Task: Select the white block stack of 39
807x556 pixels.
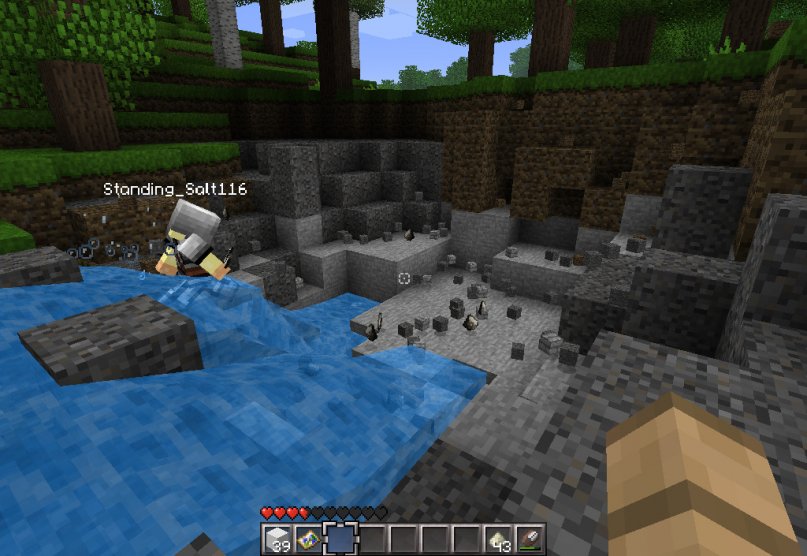Action: (x=277, y=539)
